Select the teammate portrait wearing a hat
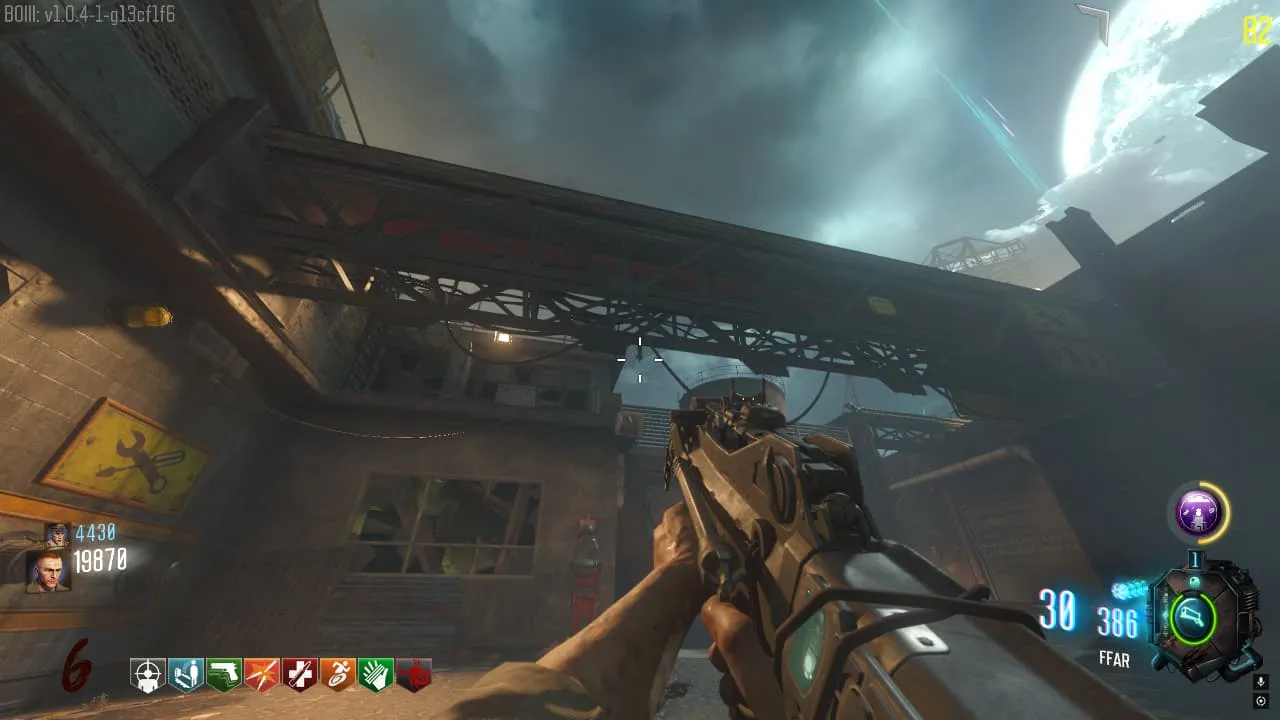This screenshot has width=1280, height=720. click(x=57, y=534)
